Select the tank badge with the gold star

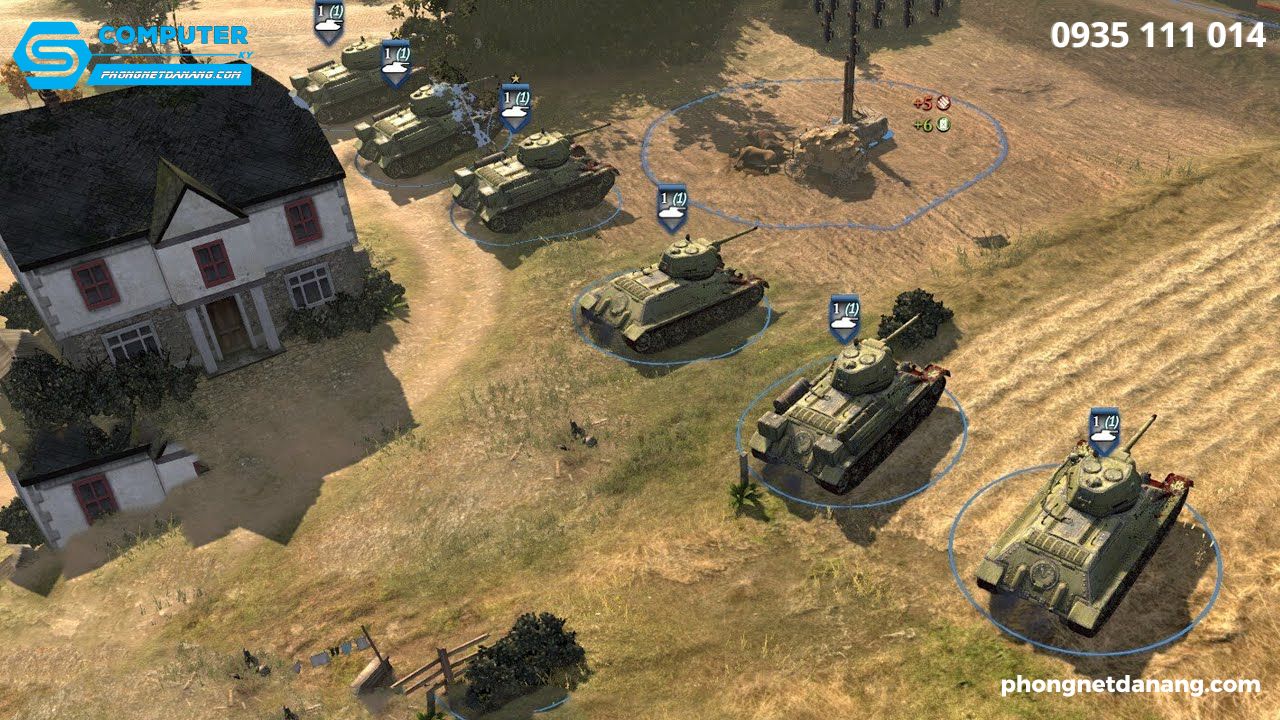(515, 108)
